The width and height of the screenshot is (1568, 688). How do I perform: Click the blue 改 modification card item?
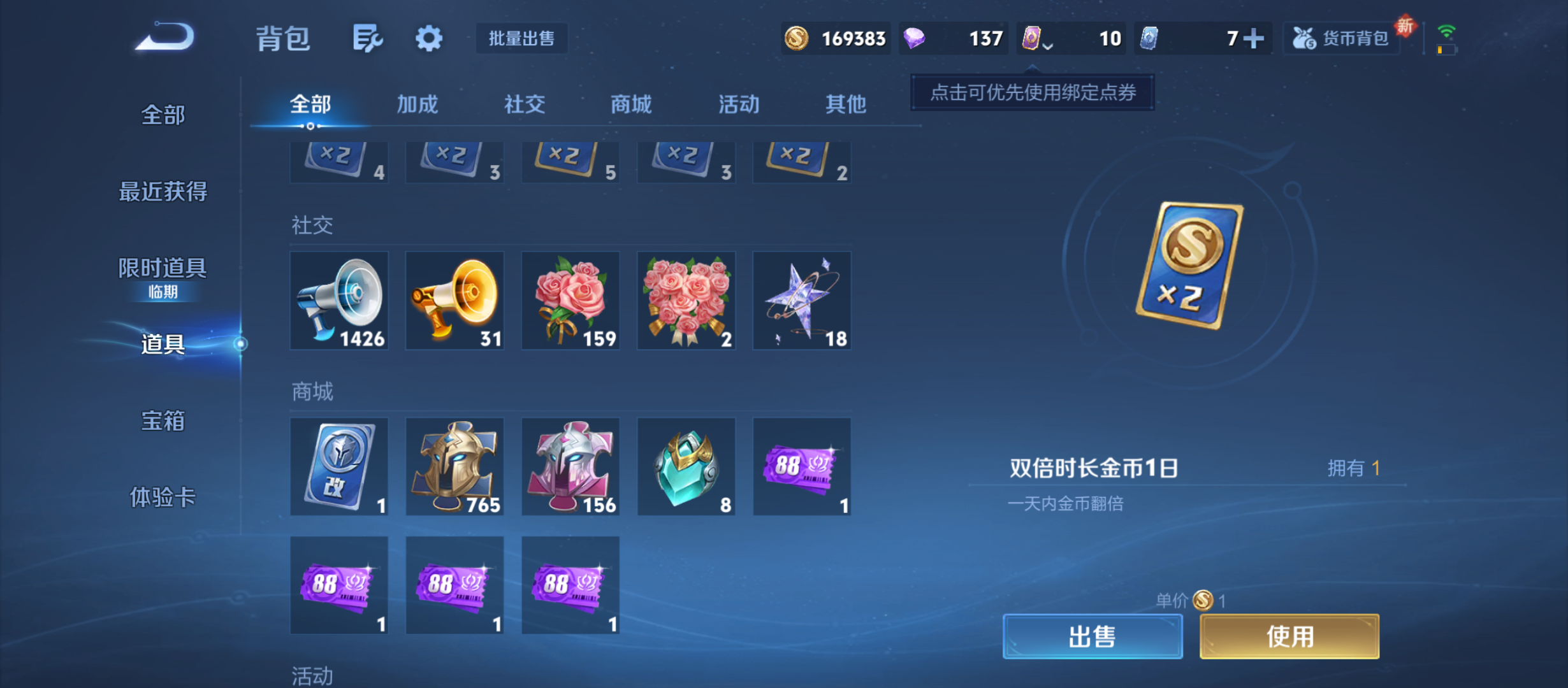(338, 466)
